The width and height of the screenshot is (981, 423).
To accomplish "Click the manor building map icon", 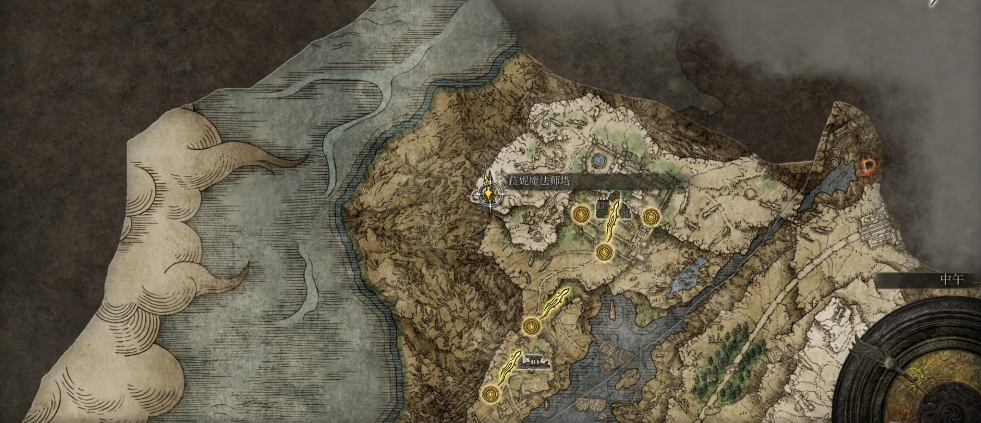I will click(x=603, y=207).
